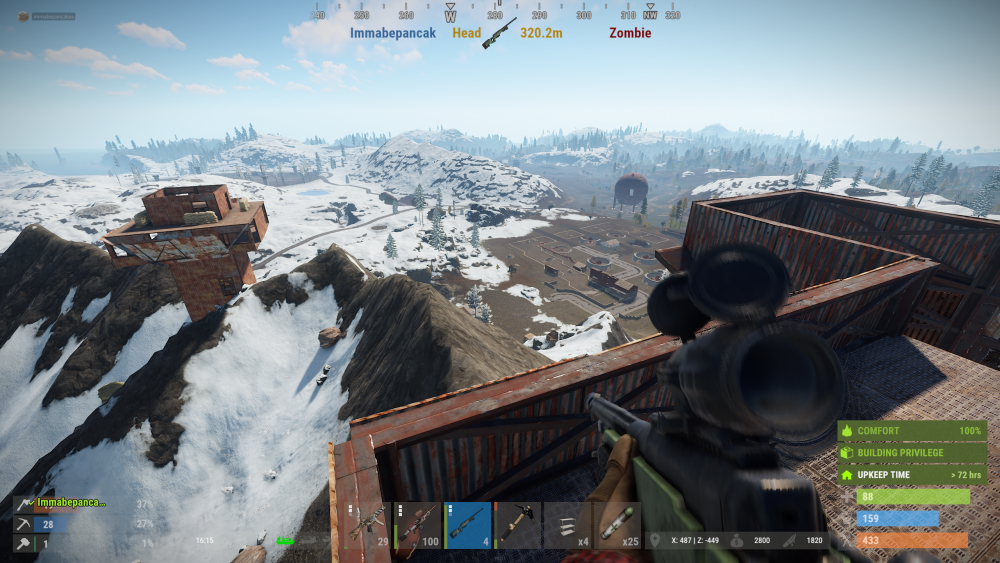Image resolution: width=1000 pixels, height=563 pixels.
Task: Click the Building Privilege status indicator
Action: [x=911, y=452]
